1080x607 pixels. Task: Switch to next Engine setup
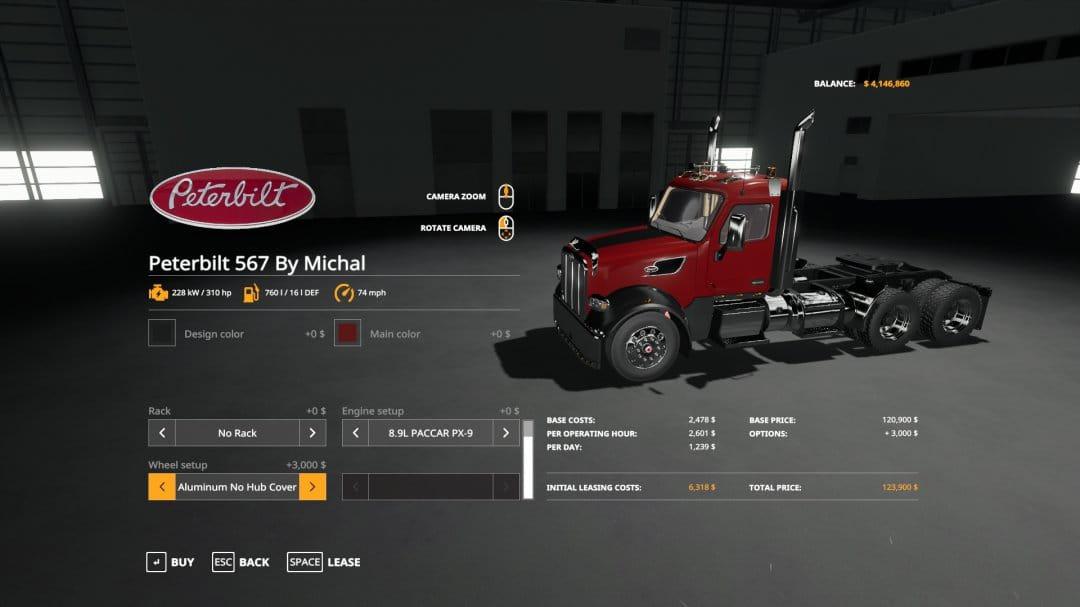[x=506, y=433]
